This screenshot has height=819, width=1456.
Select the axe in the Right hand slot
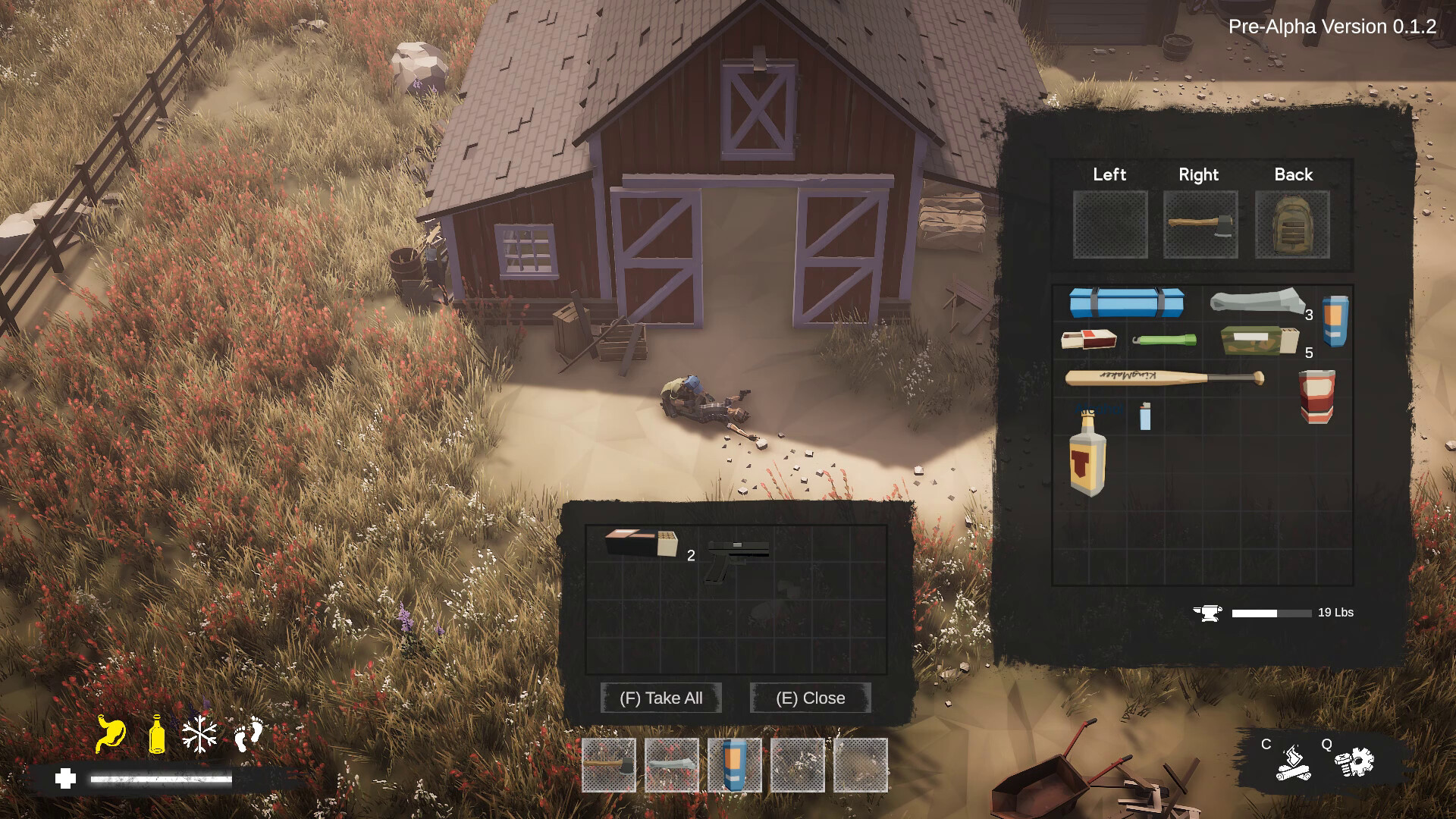point(1200,224)
